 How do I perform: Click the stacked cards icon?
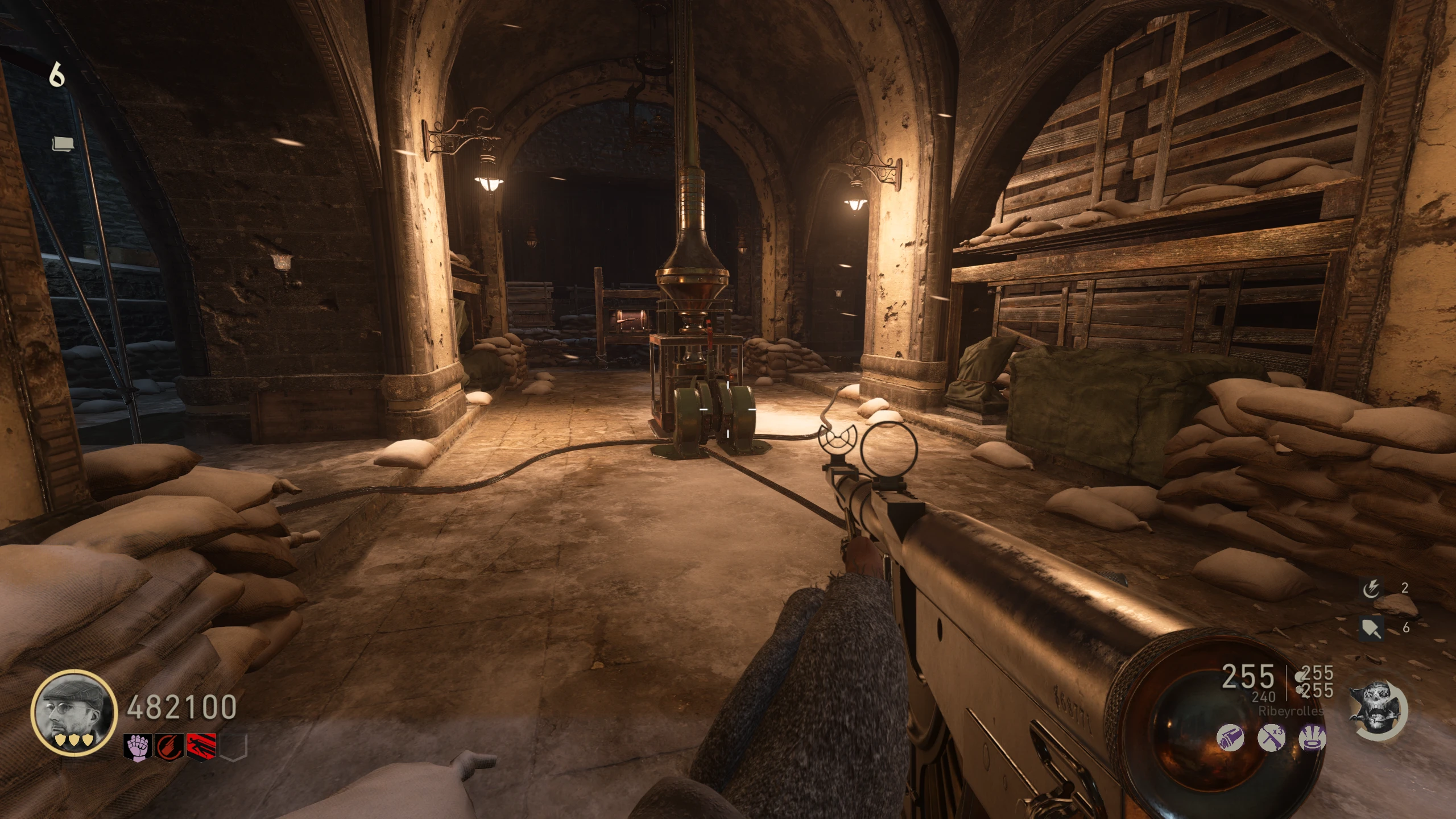pos(63,144)
